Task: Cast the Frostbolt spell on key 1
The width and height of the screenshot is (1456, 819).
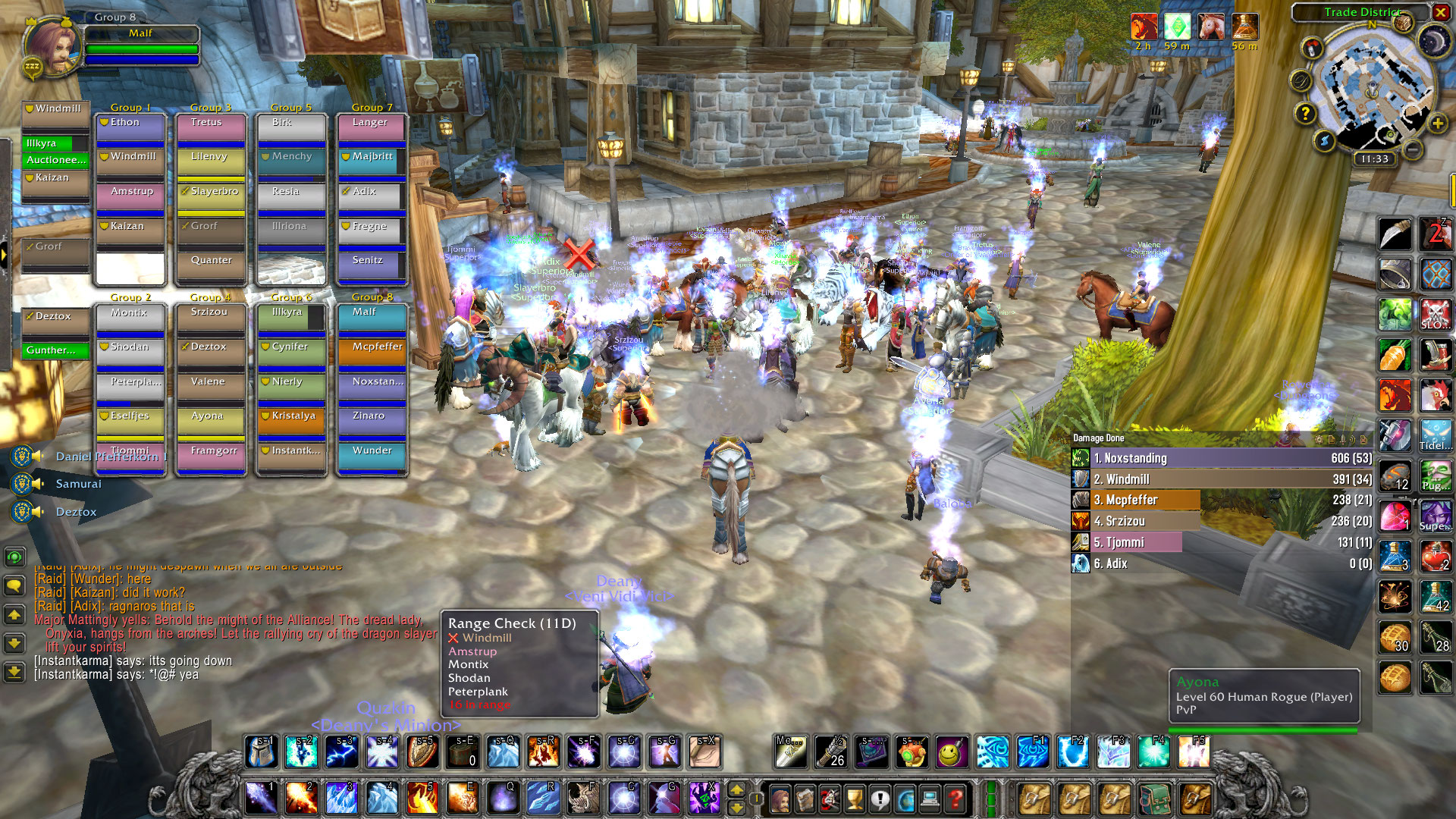Action: pyautogui.click(x=261, y=798)
